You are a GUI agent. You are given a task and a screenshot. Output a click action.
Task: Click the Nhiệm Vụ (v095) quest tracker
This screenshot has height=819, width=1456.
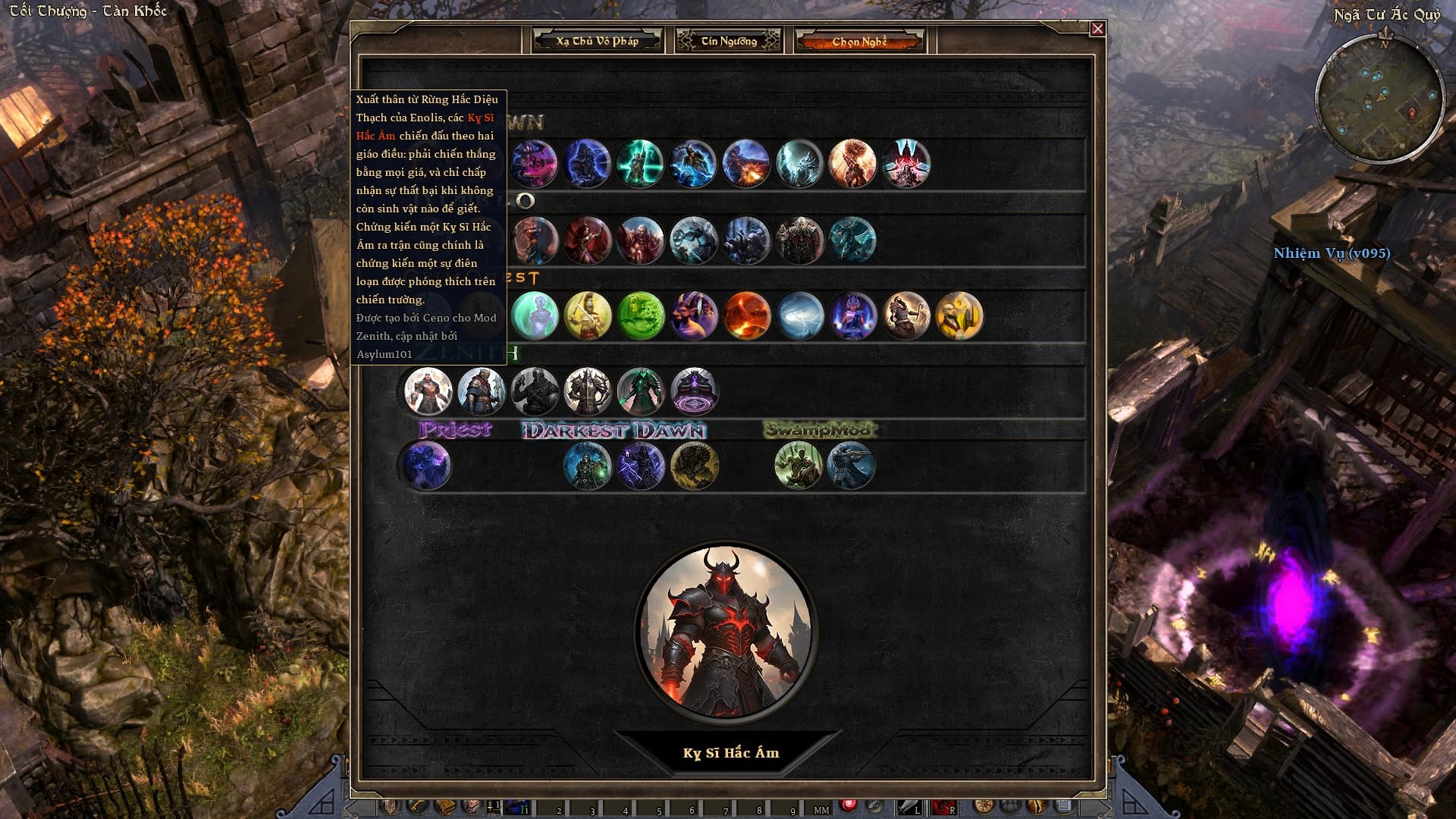pyautogui.click(x=1332, y=253)
